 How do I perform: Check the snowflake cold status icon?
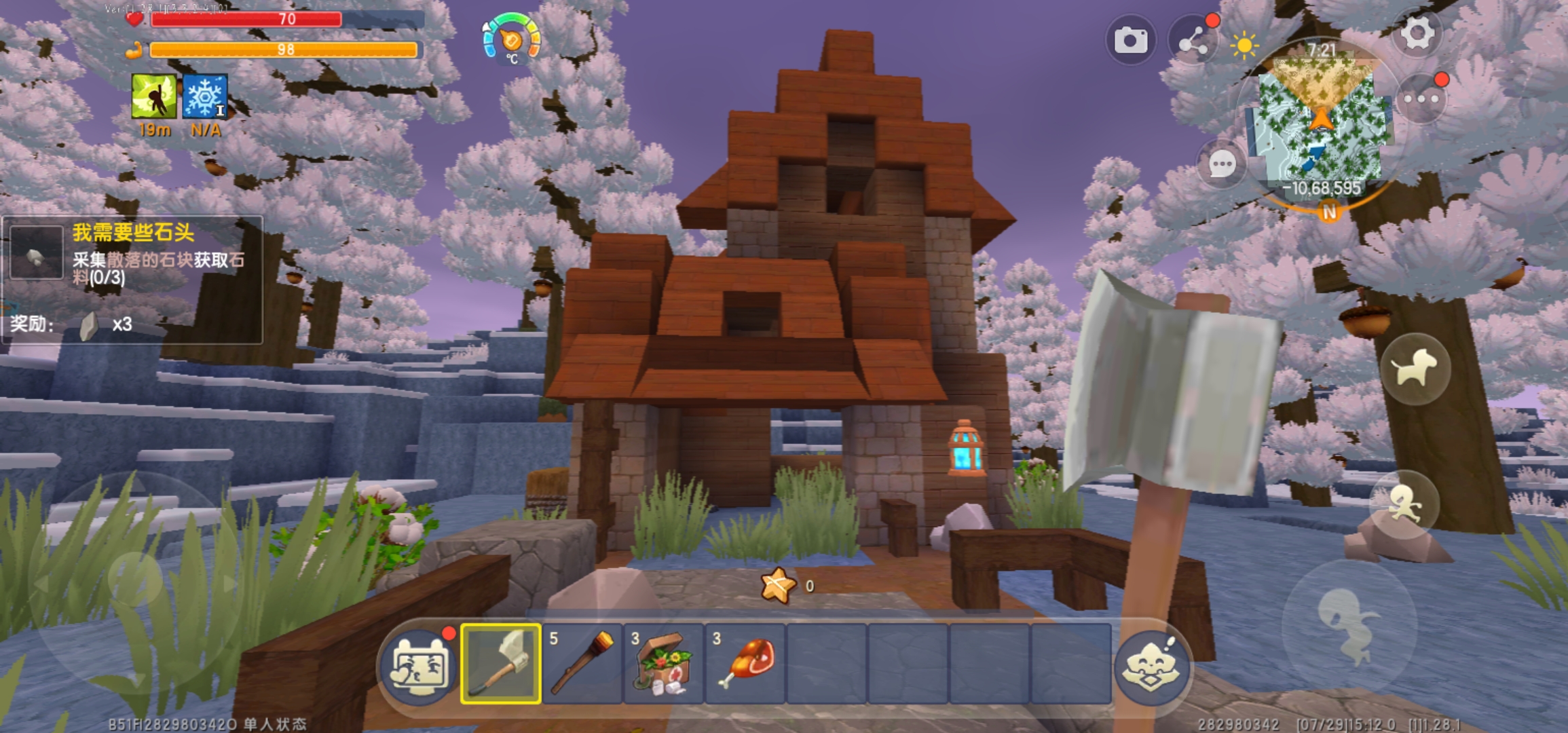click(x=204, y=97)
